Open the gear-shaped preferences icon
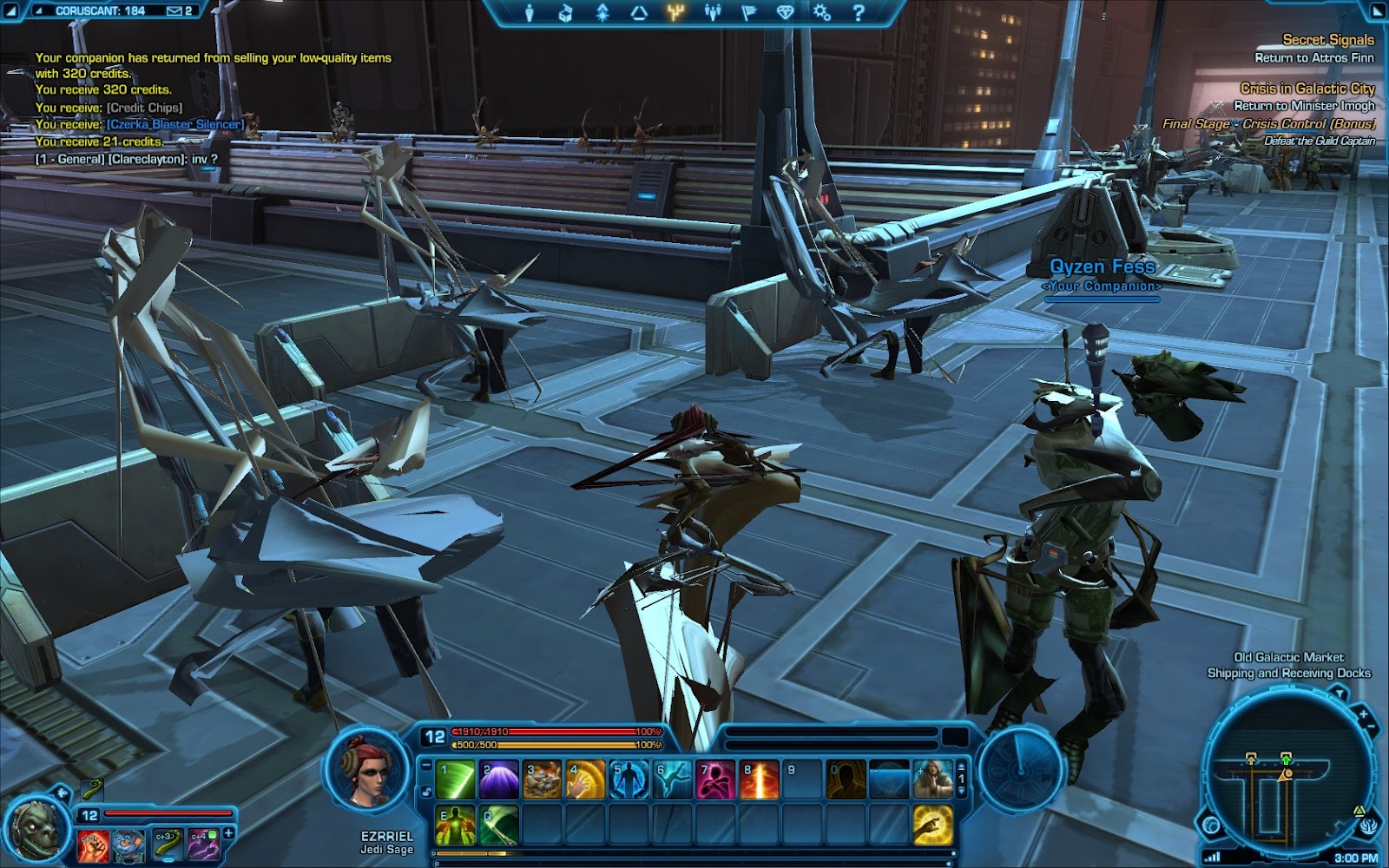 [x=821, y=12]
